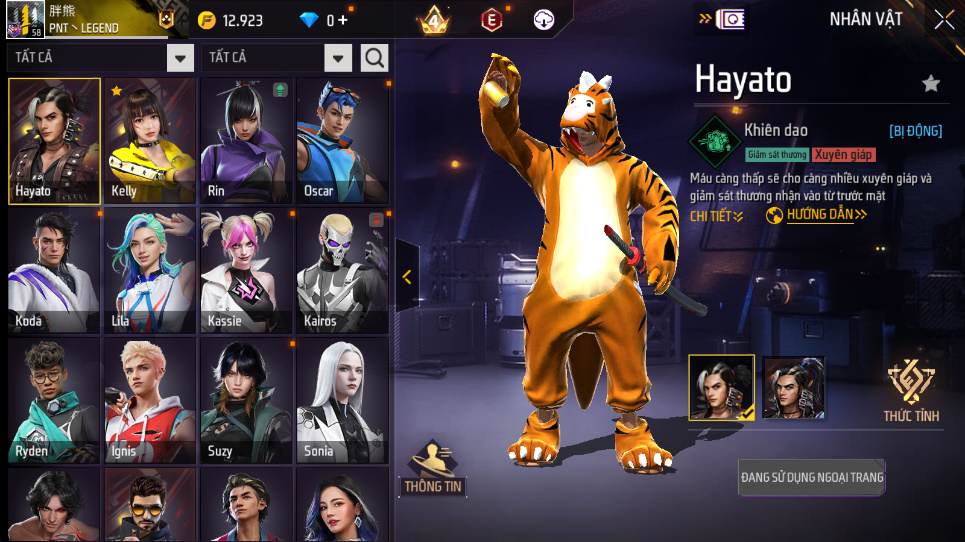
Task: Choose the Kairos character tile
Action: (342, 271)
